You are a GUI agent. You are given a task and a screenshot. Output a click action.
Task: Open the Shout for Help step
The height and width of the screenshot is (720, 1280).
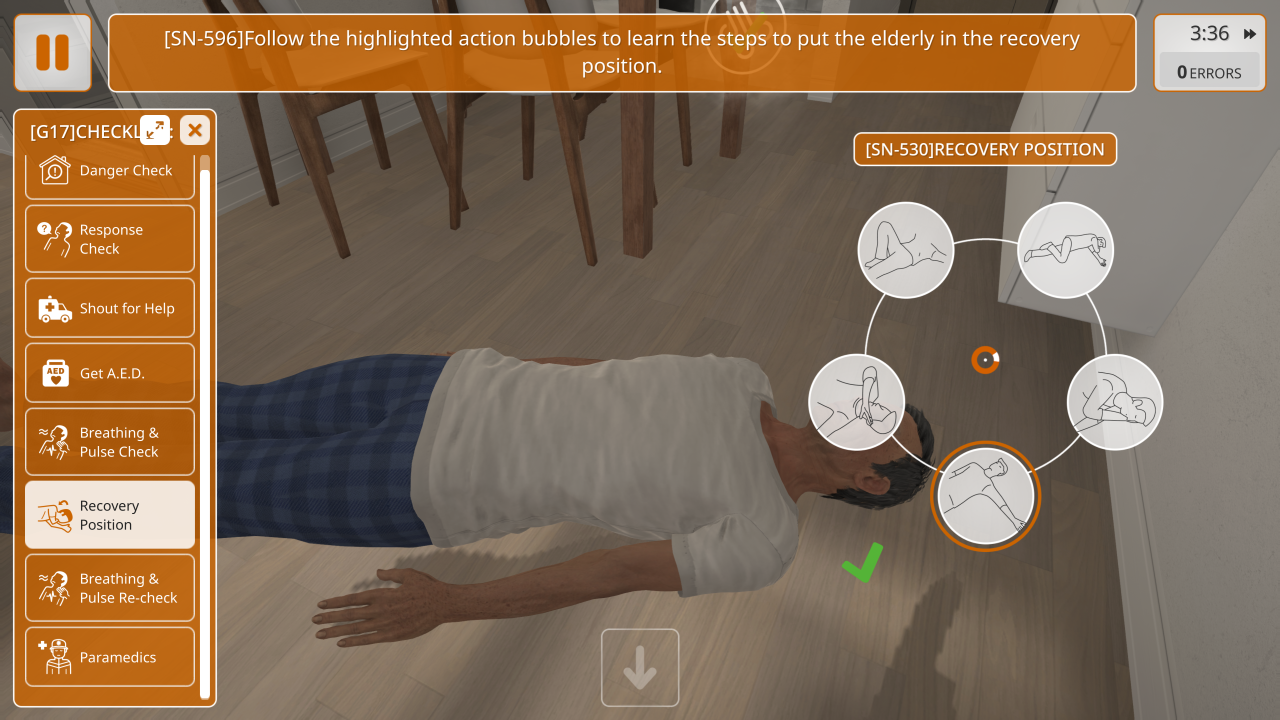(x=110, y=309)
